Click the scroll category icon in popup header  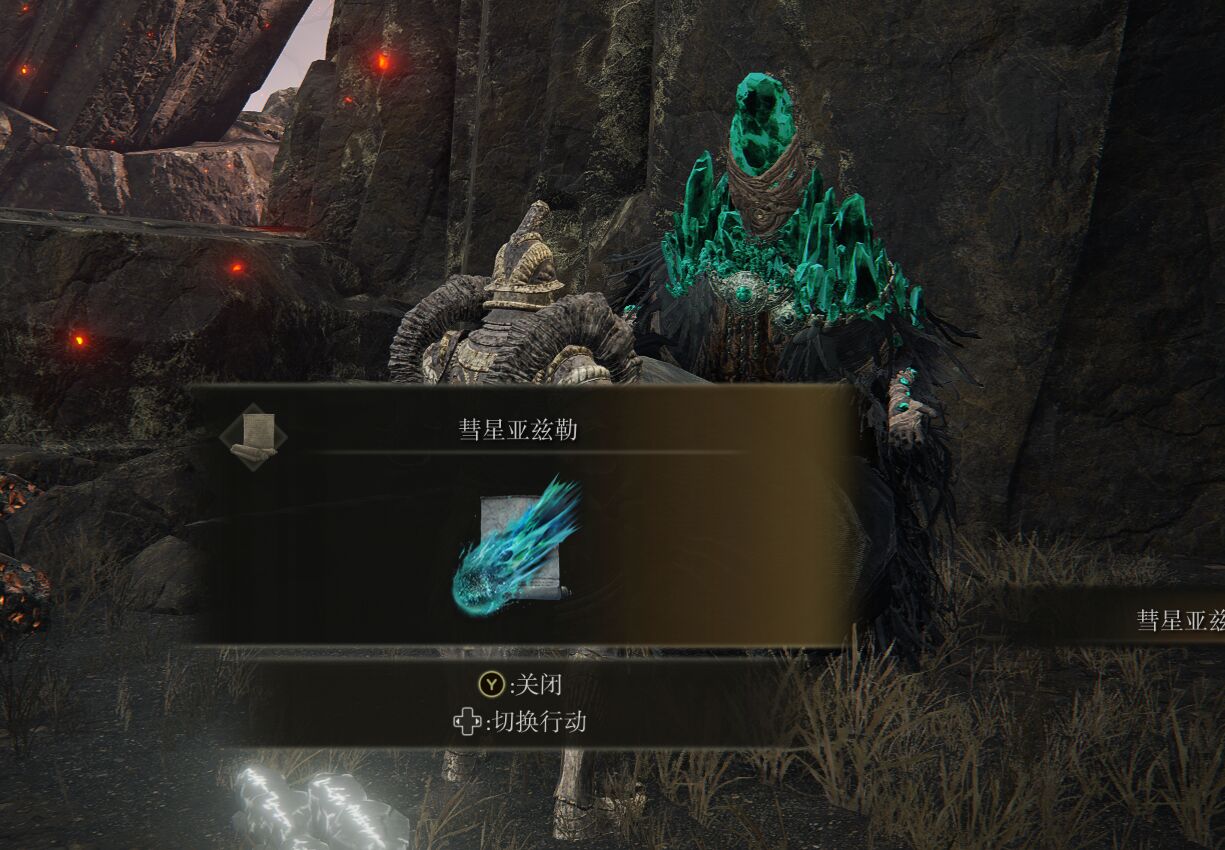(253, 436)
